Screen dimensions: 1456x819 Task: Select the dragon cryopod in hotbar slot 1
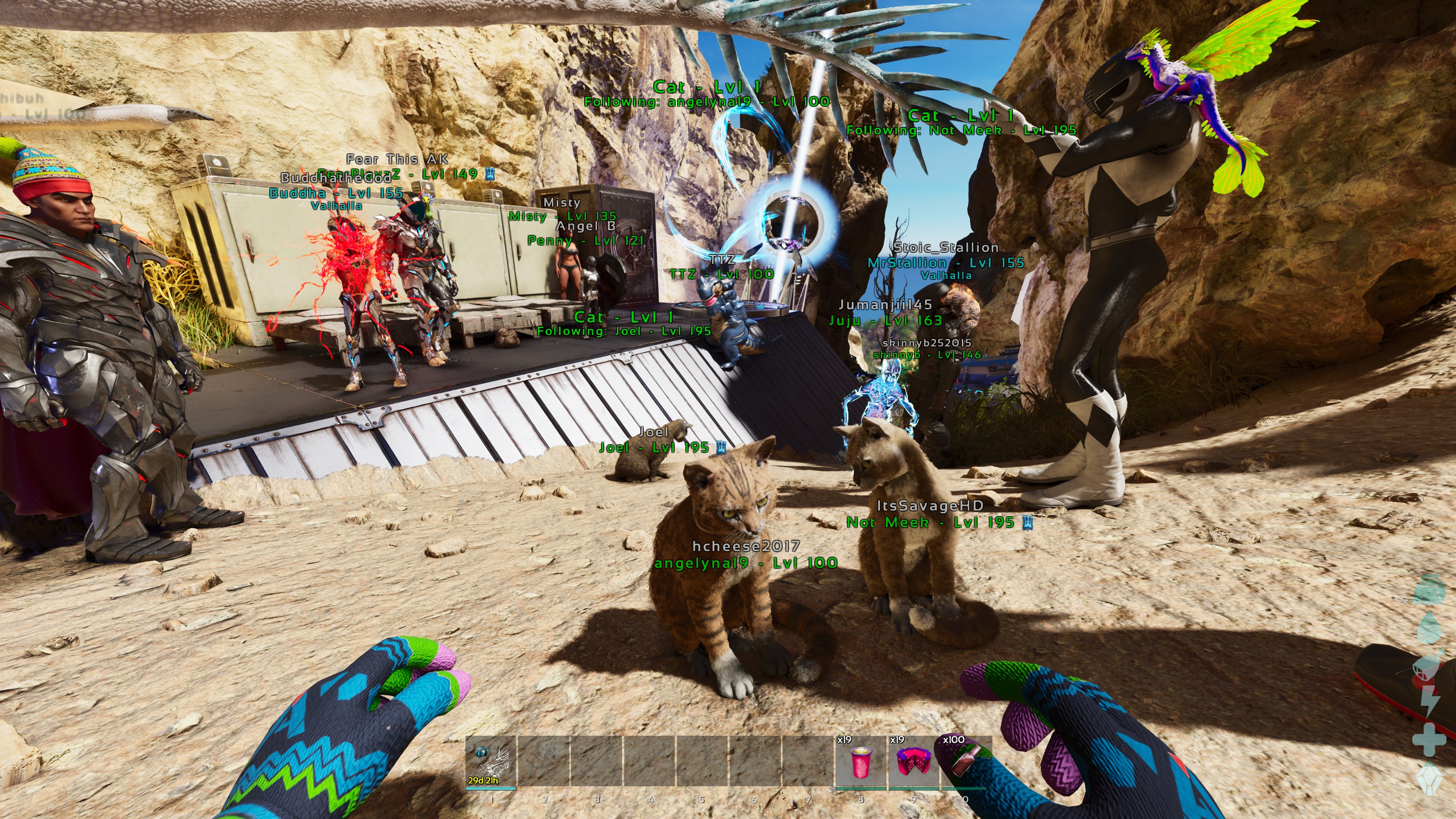point(490,761)
